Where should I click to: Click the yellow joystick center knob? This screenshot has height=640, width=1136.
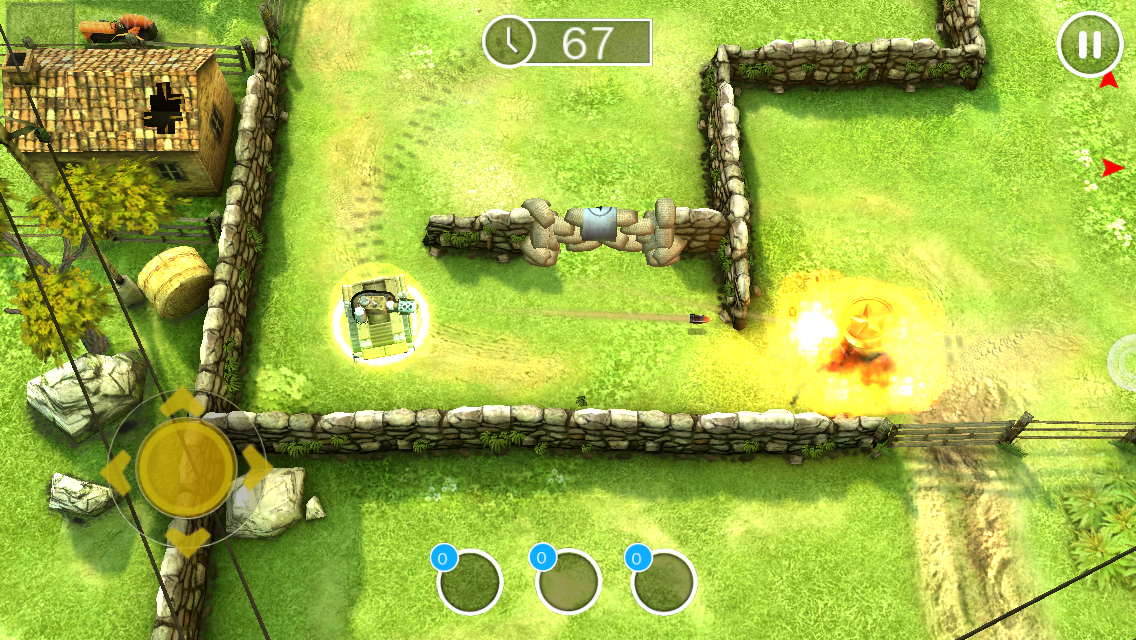click(x=186, y=466)
